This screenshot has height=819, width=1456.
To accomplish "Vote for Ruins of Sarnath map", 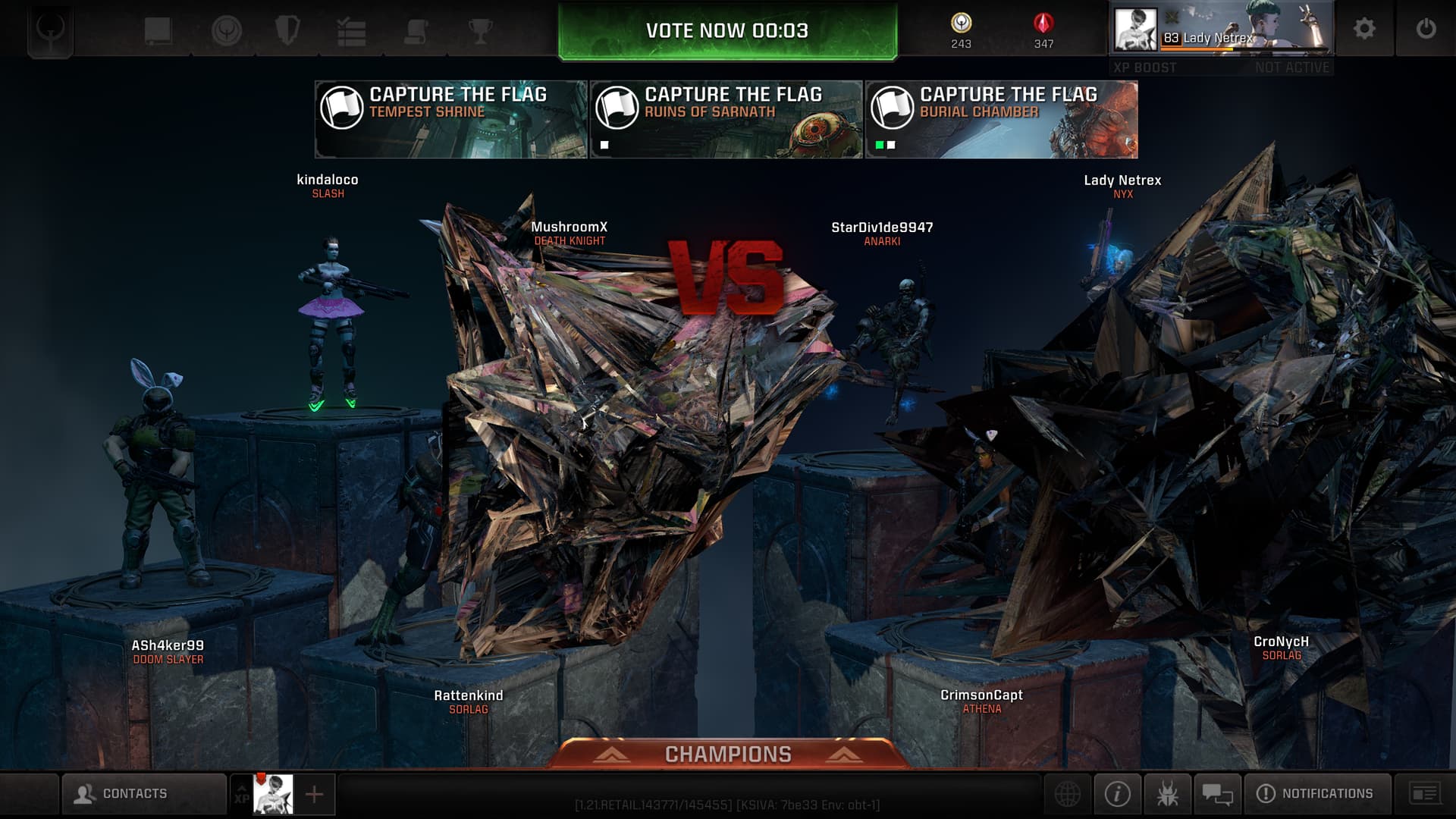I will pos(726,120).
